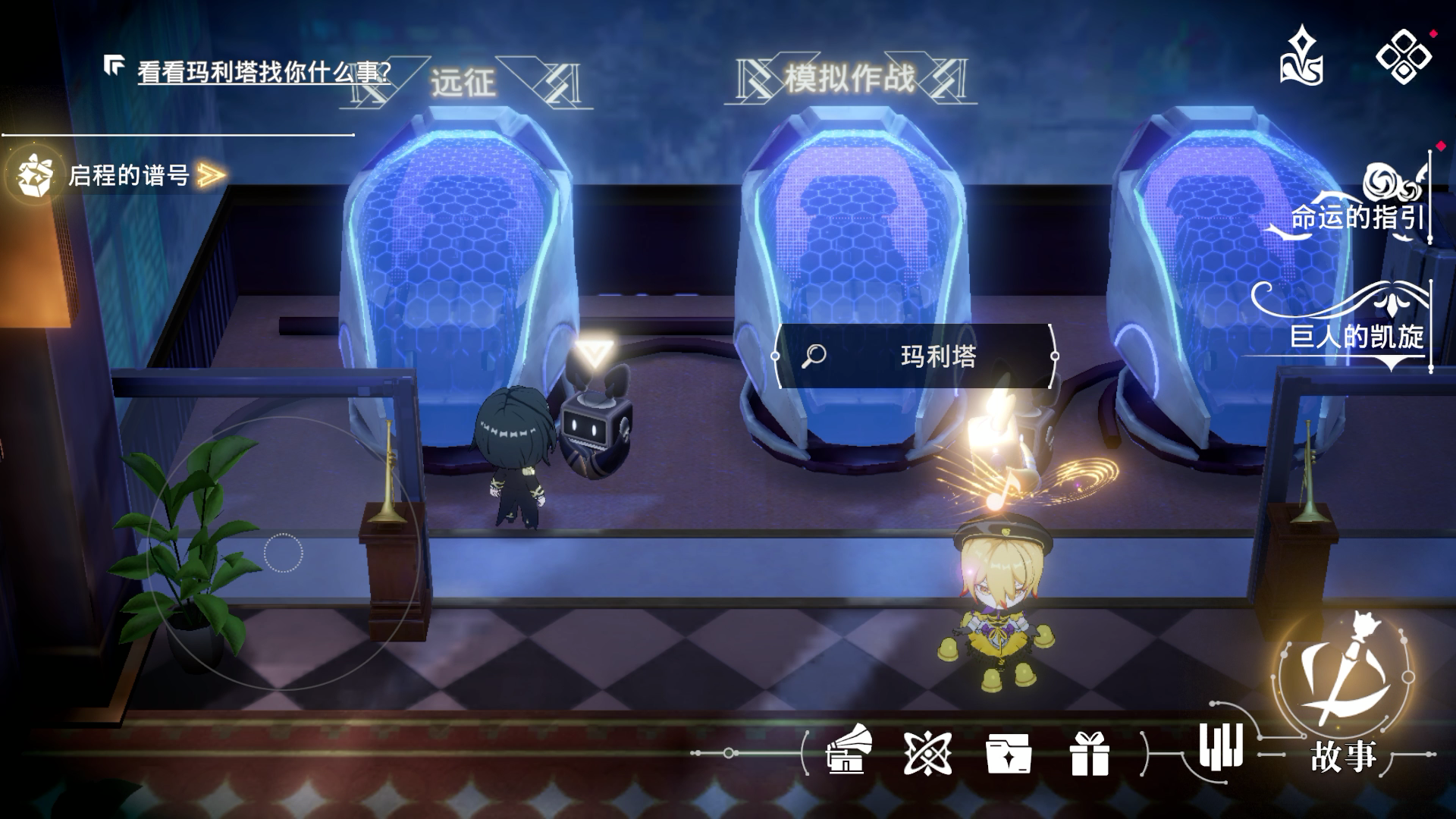
Task: Click the magnifier icon beside 玛利塔
Action: pyautogui.click(x=814, y=354)
